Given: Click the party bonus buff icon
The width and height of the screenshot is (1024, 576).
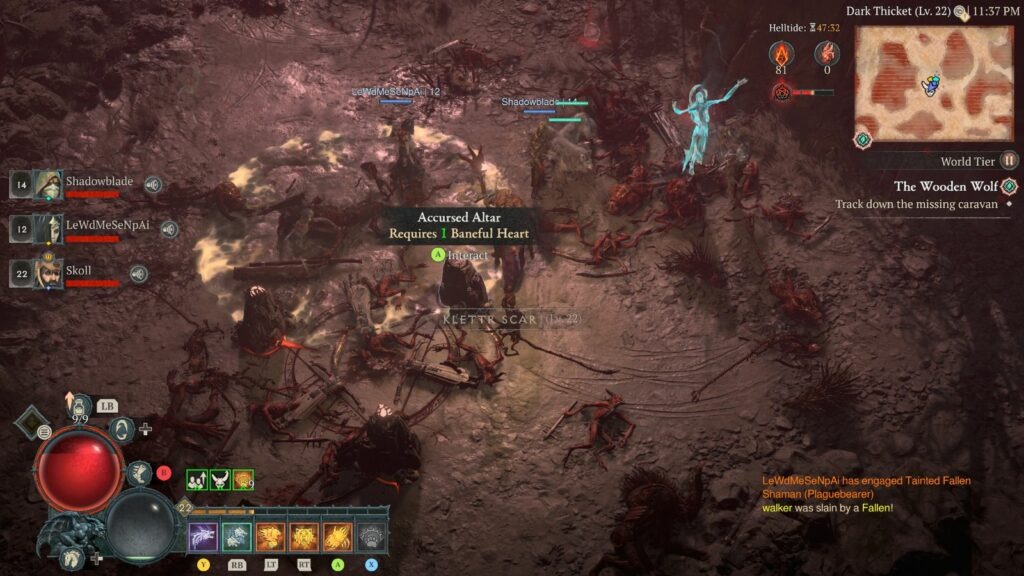Looking at the screenshot, I should (197, 480).
